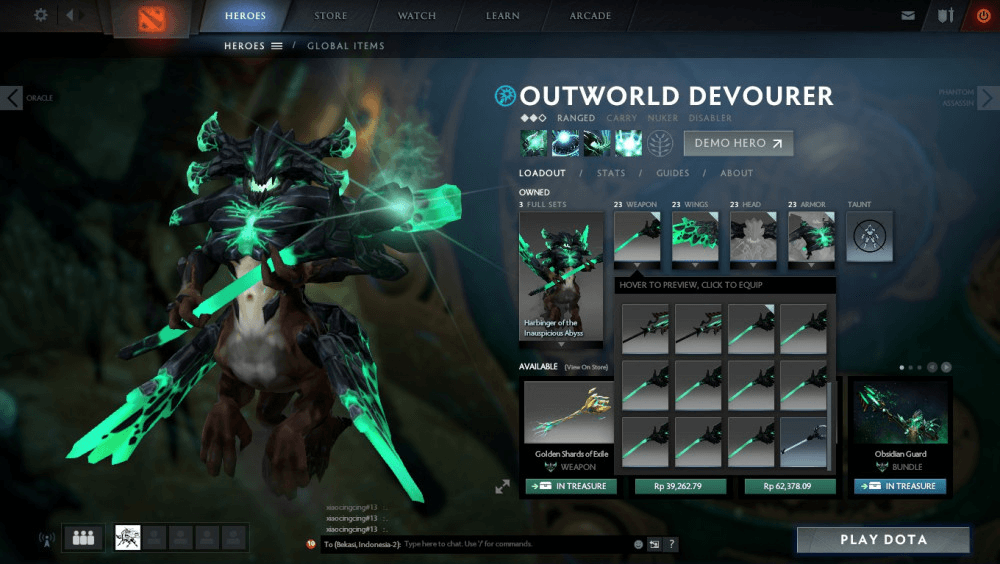Open the Watch tab
The height and width of the screenshot is (564, 1000).
pos(417,16)
